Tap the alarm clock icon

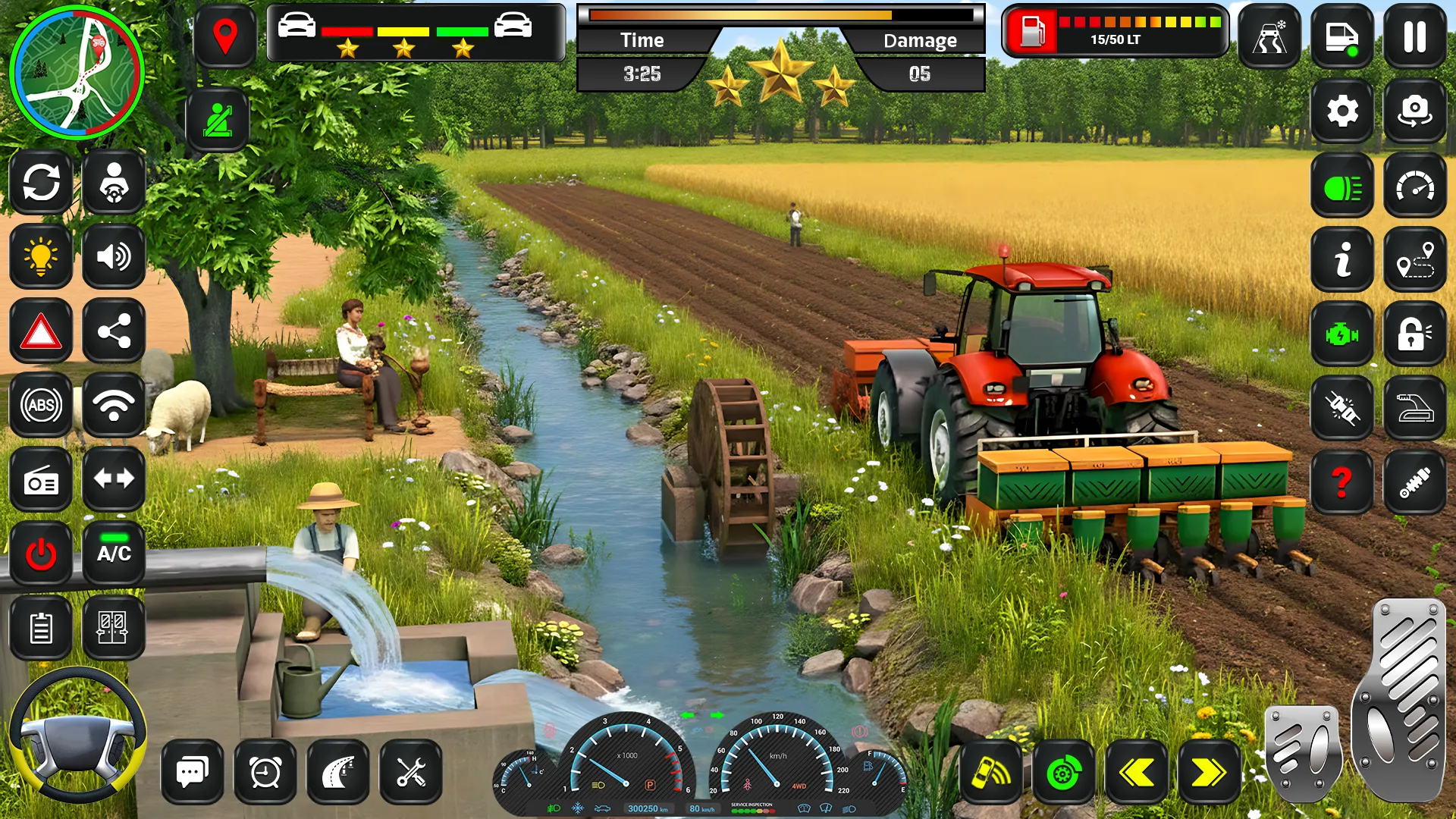[x=264, y=773]
